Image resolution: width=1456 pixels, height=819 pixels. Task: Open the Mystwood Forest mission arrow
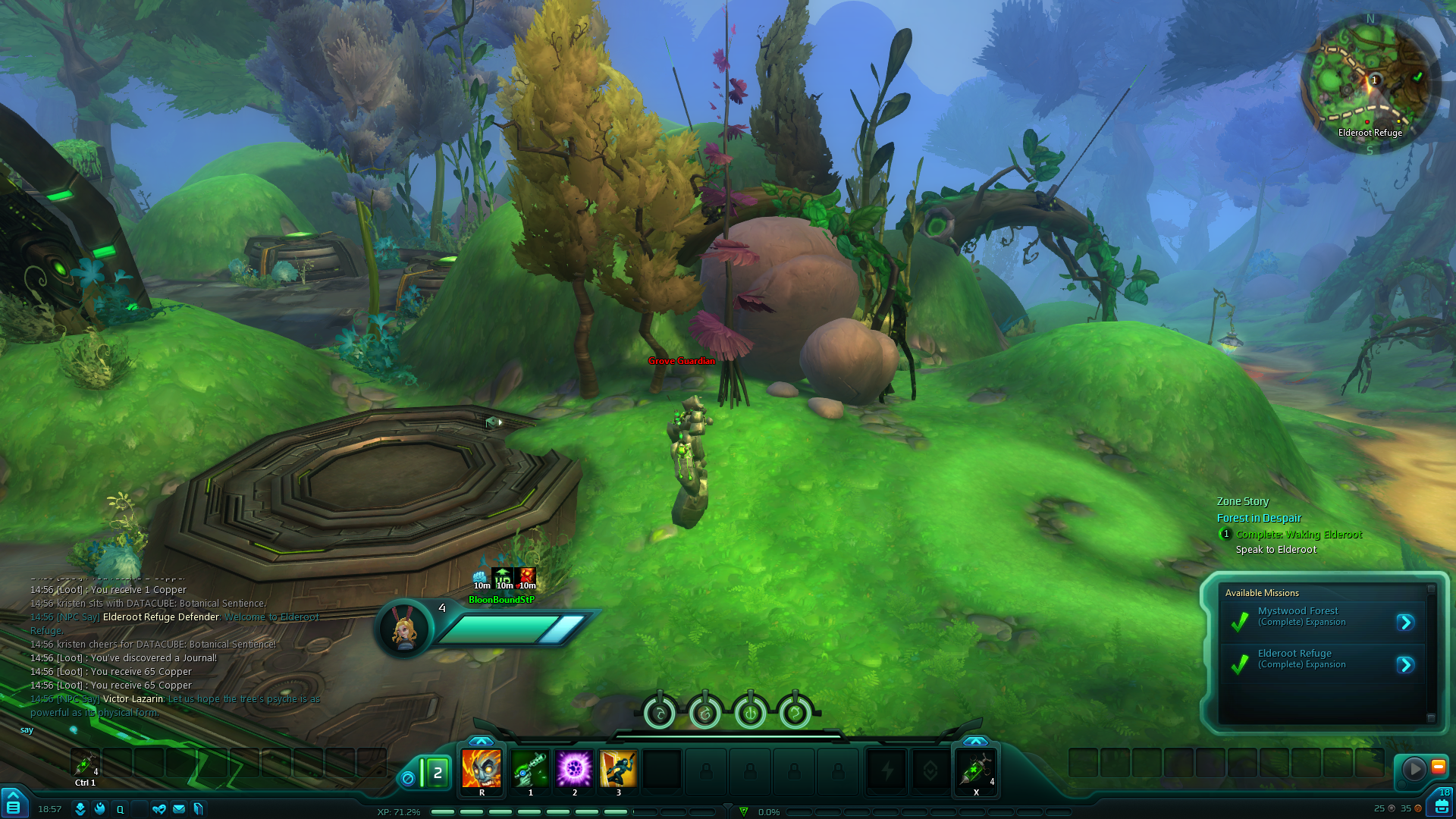tap(1405, 623)
